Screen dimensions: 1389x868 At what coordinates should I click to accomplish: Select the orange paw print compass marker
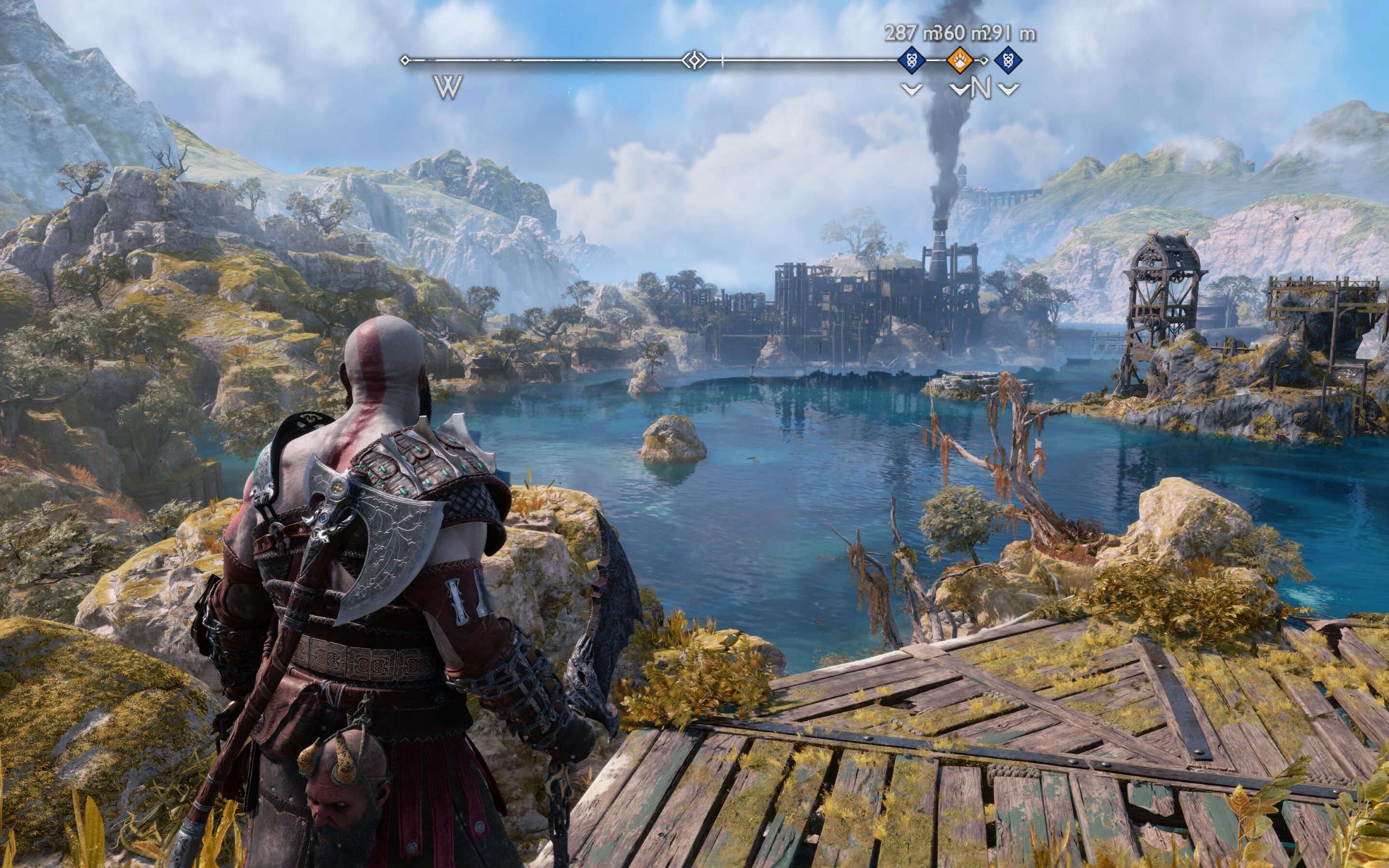(x=958, y=59)
